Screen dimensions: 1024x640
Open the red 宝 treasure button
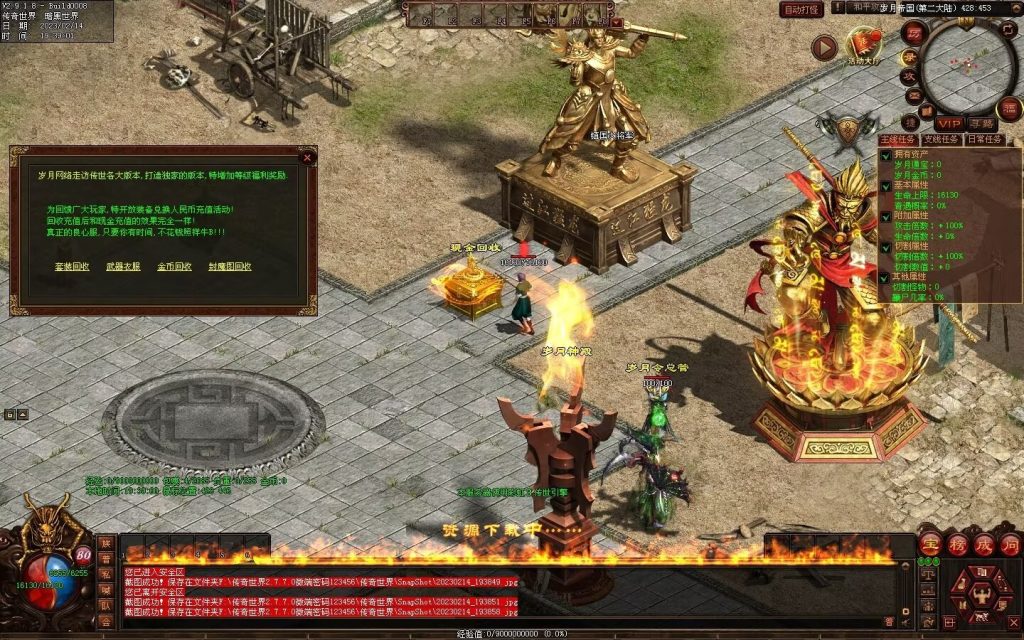tap(930, 544)
